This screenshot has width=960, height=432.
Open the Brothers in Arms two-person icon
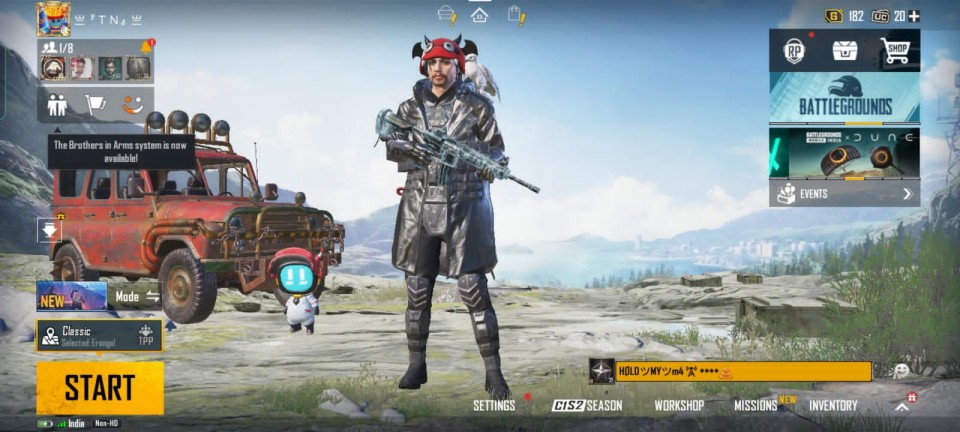tap(57, 103)
